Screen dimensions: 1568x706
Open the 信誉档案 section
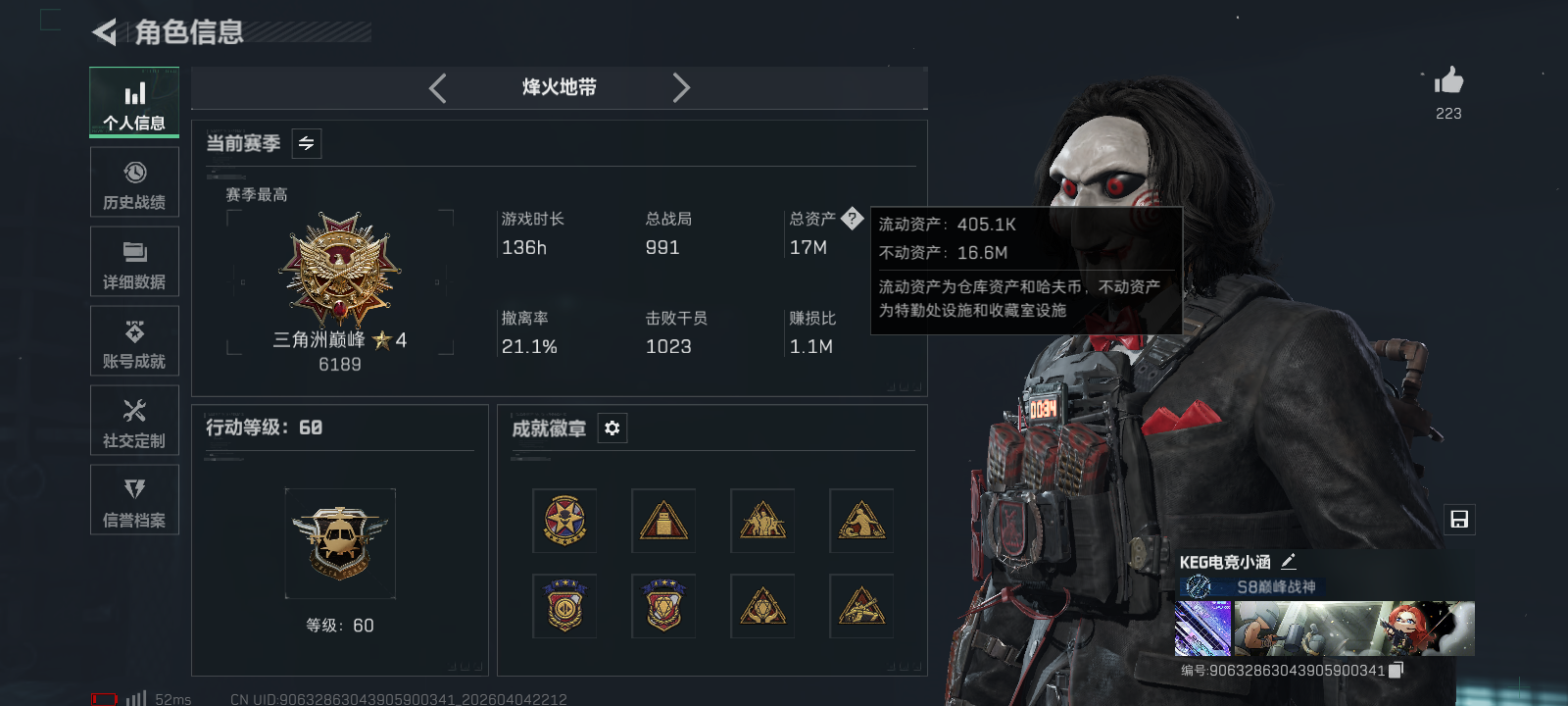(134, 500)
